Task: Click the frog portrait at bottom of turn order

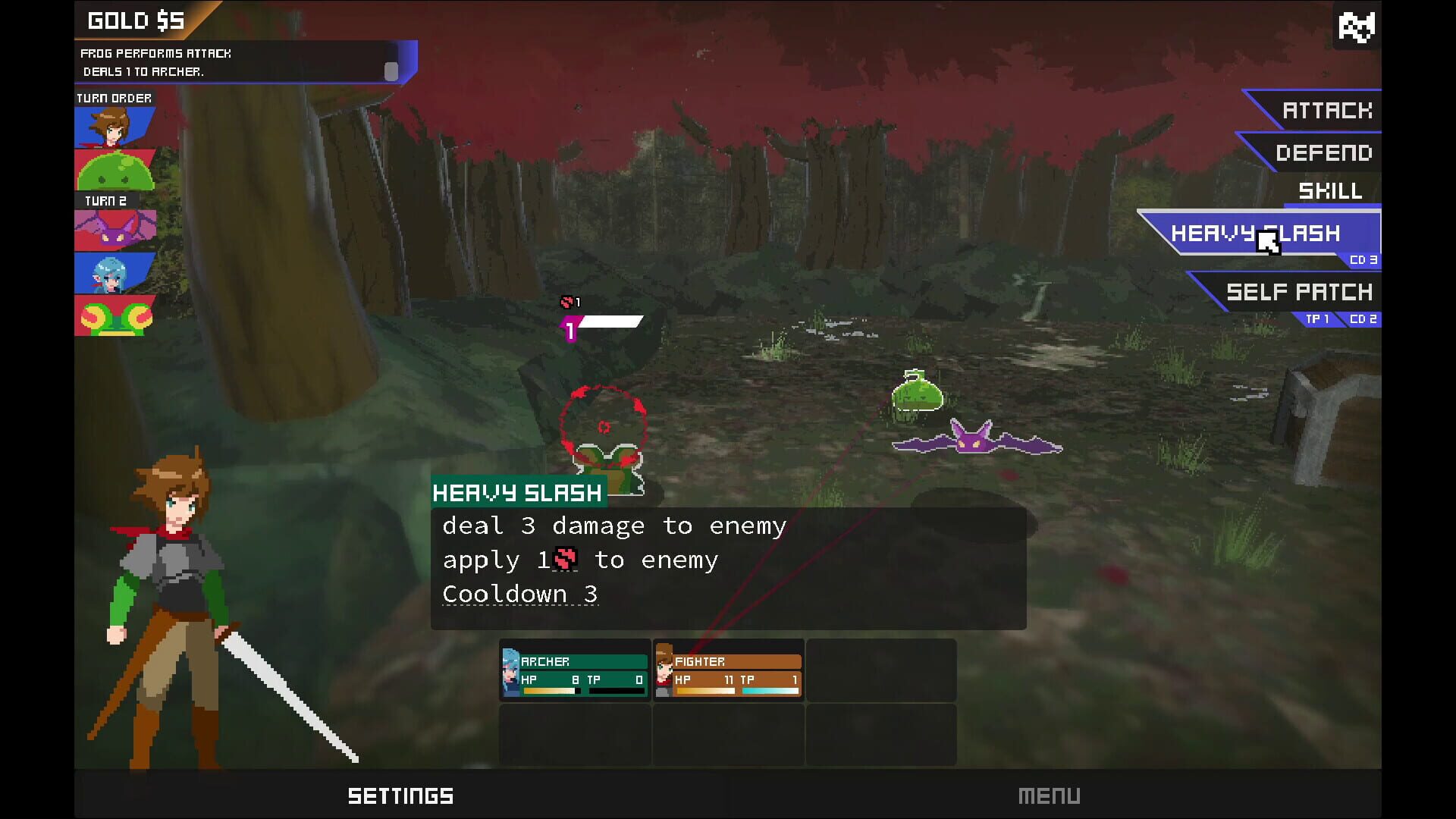Action: pos(114,315)
